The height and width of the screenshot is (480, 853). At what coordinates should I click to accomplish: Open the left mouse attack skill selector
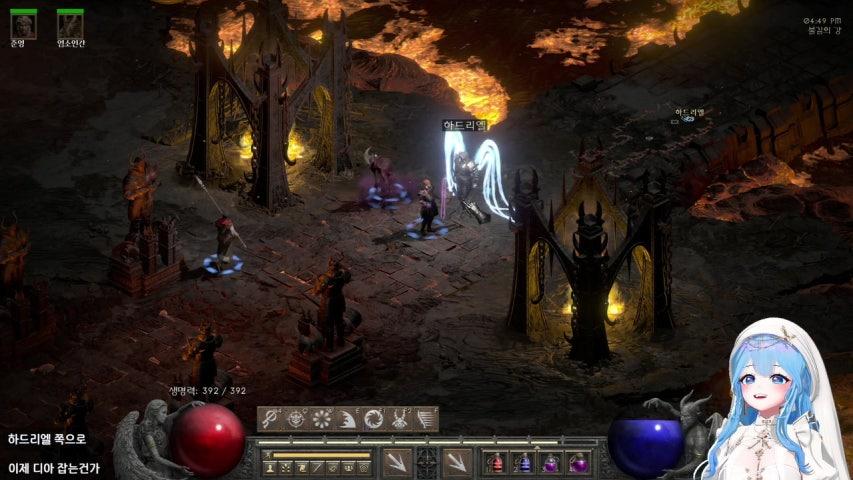coord(397,461)
